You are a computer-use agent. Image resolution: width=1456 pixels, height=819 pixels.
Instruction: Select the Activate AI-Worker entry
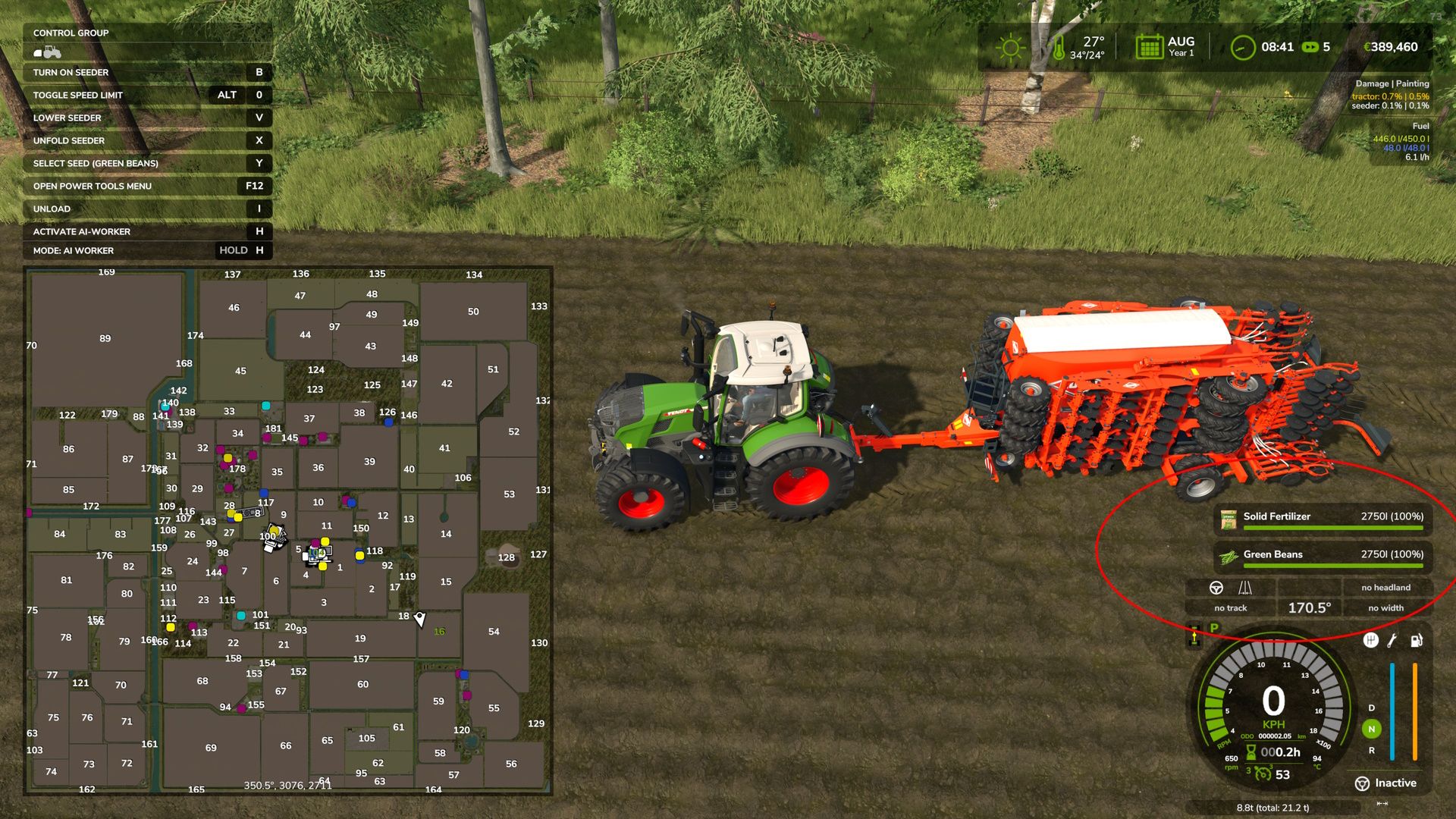coord(83,231)
